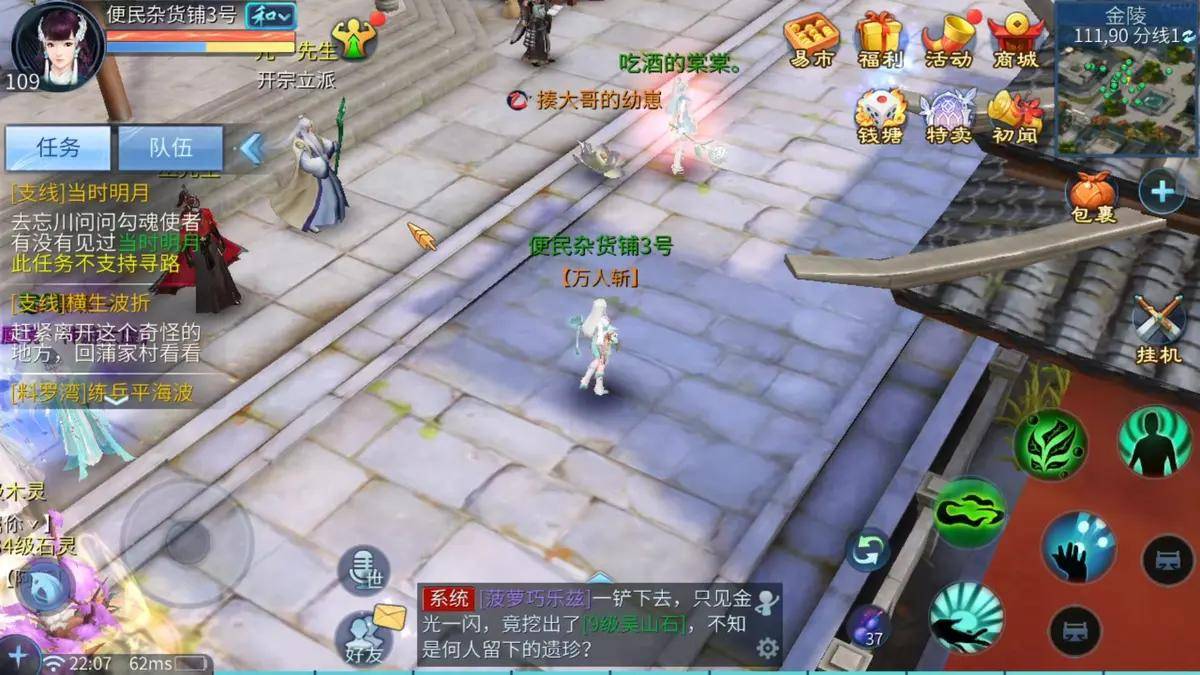Switch to the 队伍 team tab
This screenshot has height=675, width=1200.
(x=171, y=148)
